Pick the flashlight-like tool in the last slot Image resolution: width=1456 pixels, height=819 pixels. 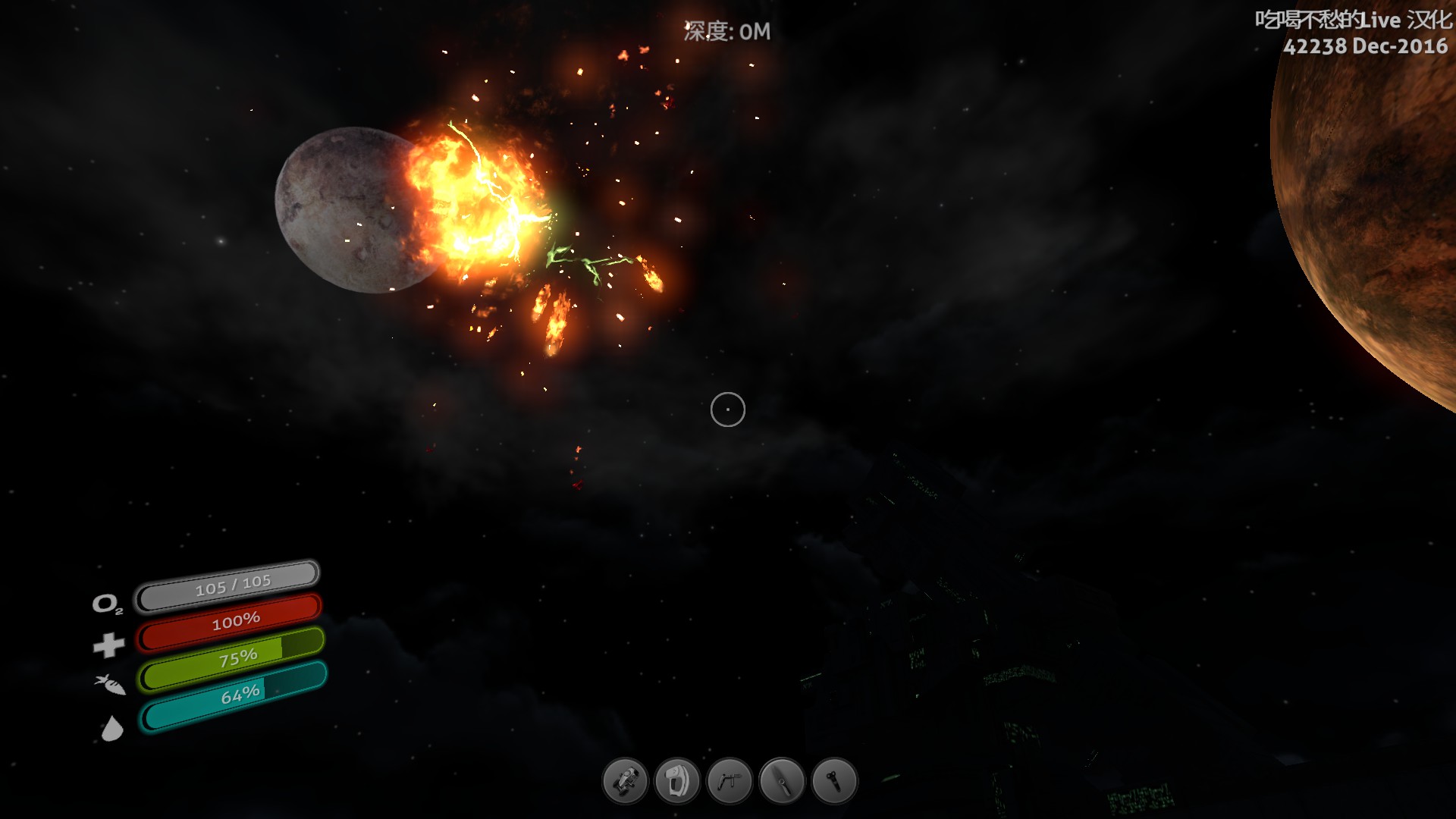[x=834, y=780]
